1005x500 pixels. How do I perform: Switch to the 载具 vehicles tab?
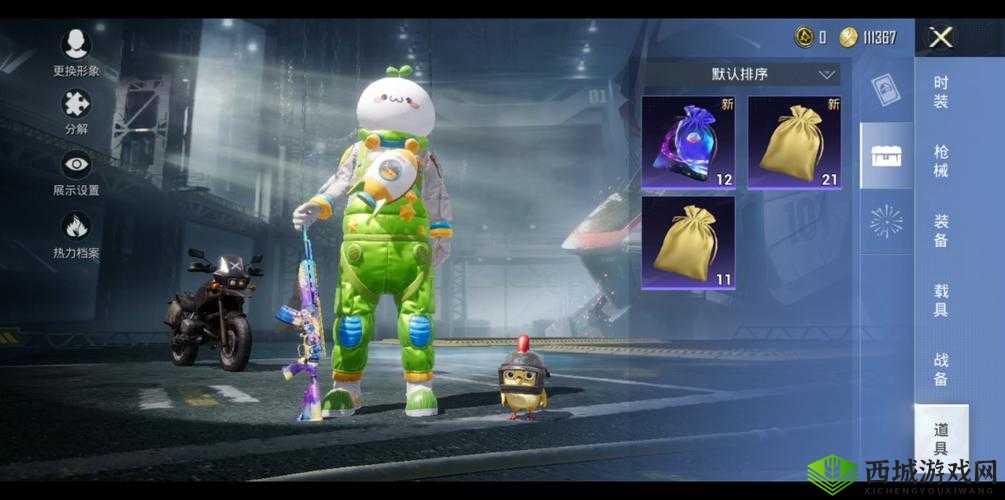[x=941, y=300]
